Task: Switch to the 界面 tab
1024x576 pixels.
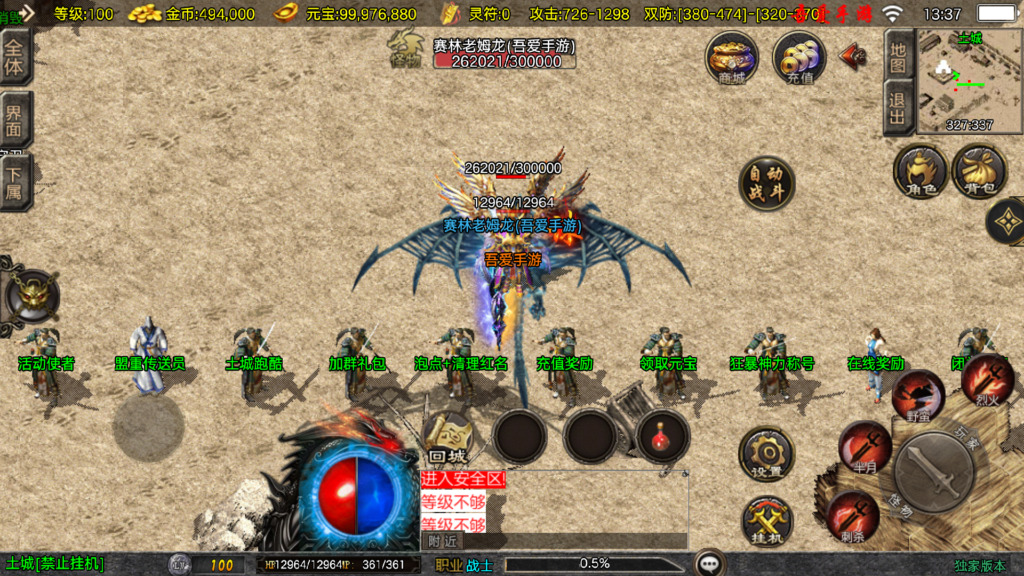Action: [x=15, y=121]
